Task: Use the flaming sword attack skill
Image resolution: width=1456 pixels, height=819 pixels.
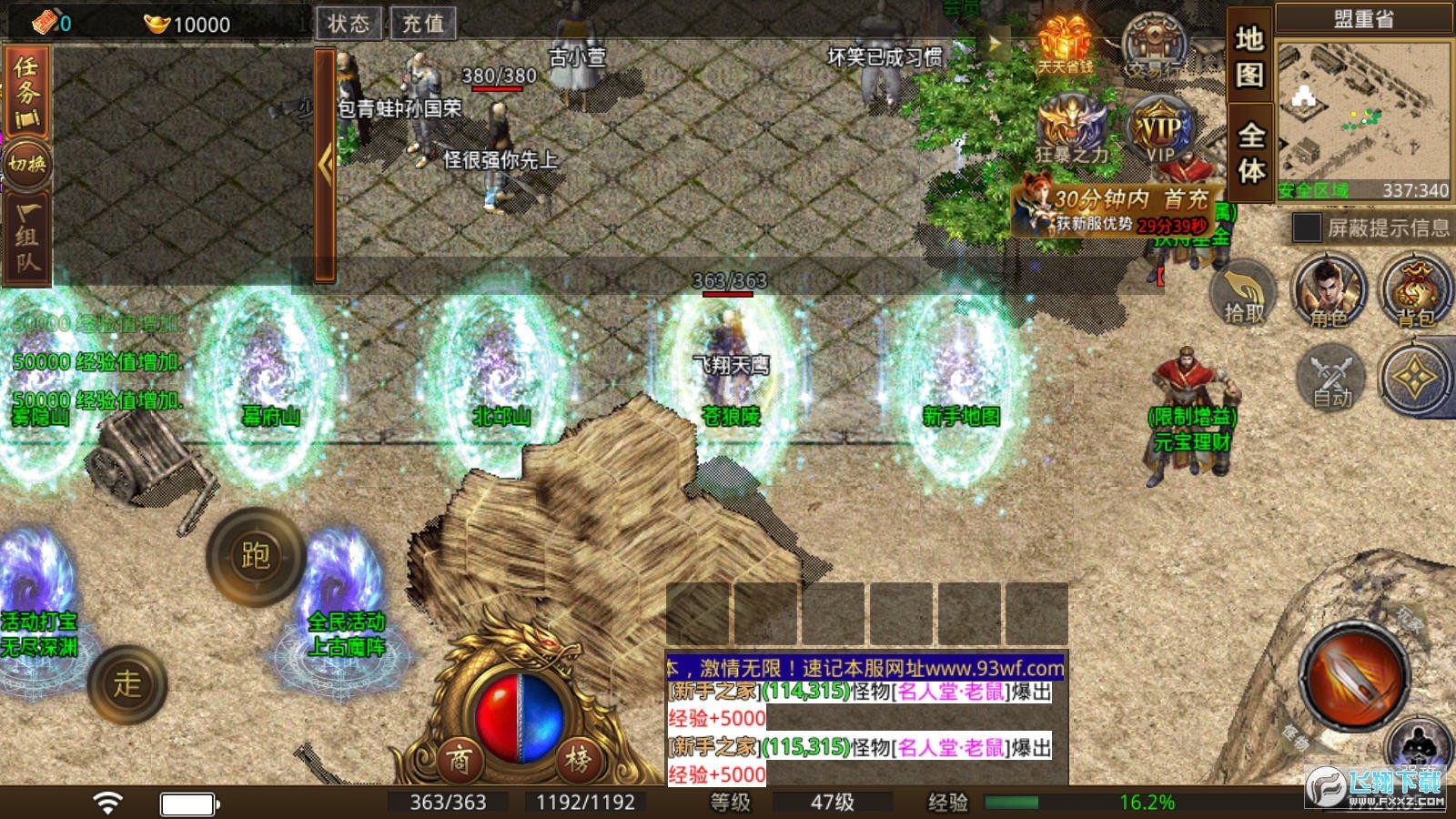Action: coord(1354,675)
